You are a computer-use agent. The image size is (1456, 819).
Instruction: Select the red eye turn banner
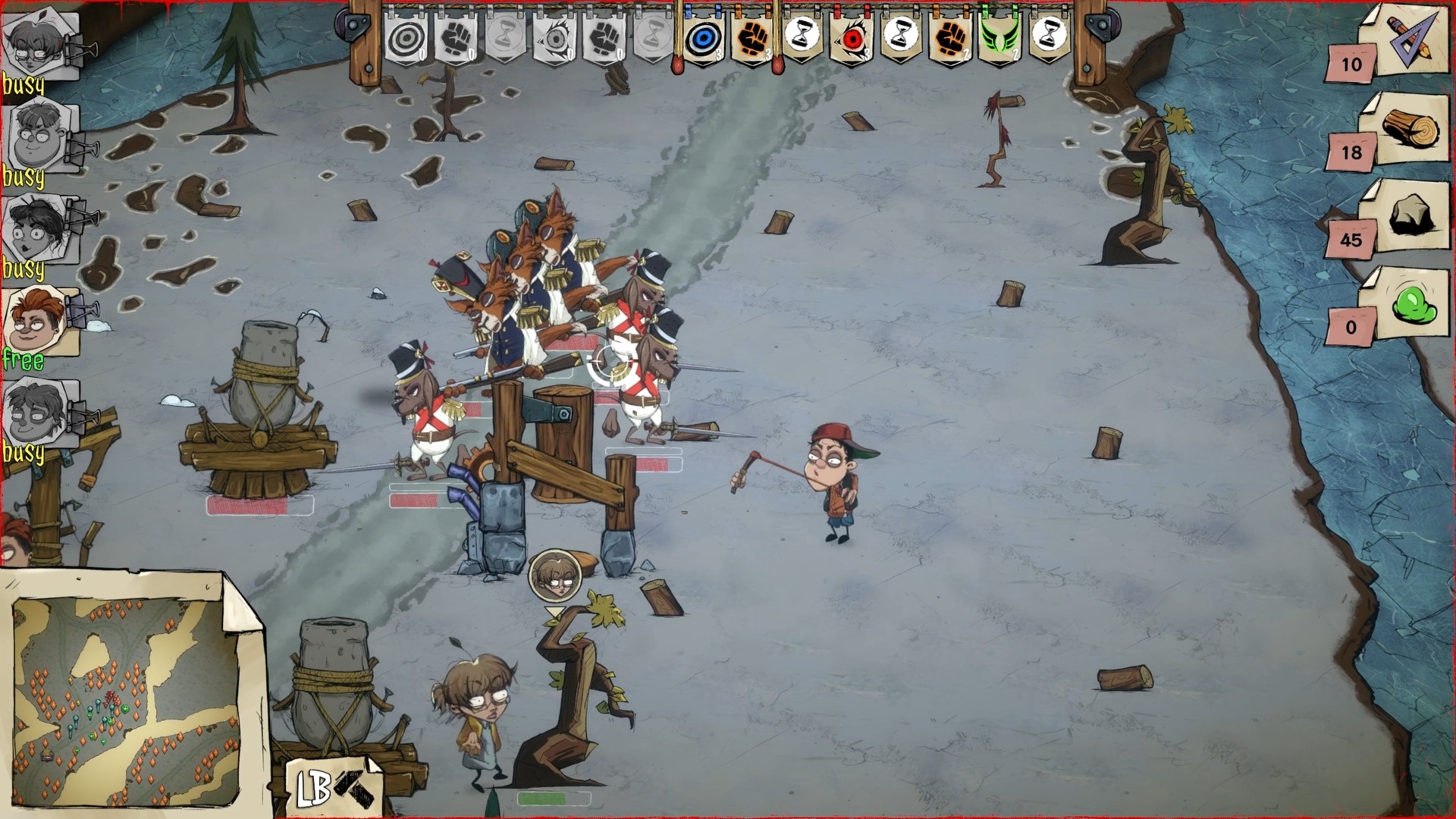[852, 36]
